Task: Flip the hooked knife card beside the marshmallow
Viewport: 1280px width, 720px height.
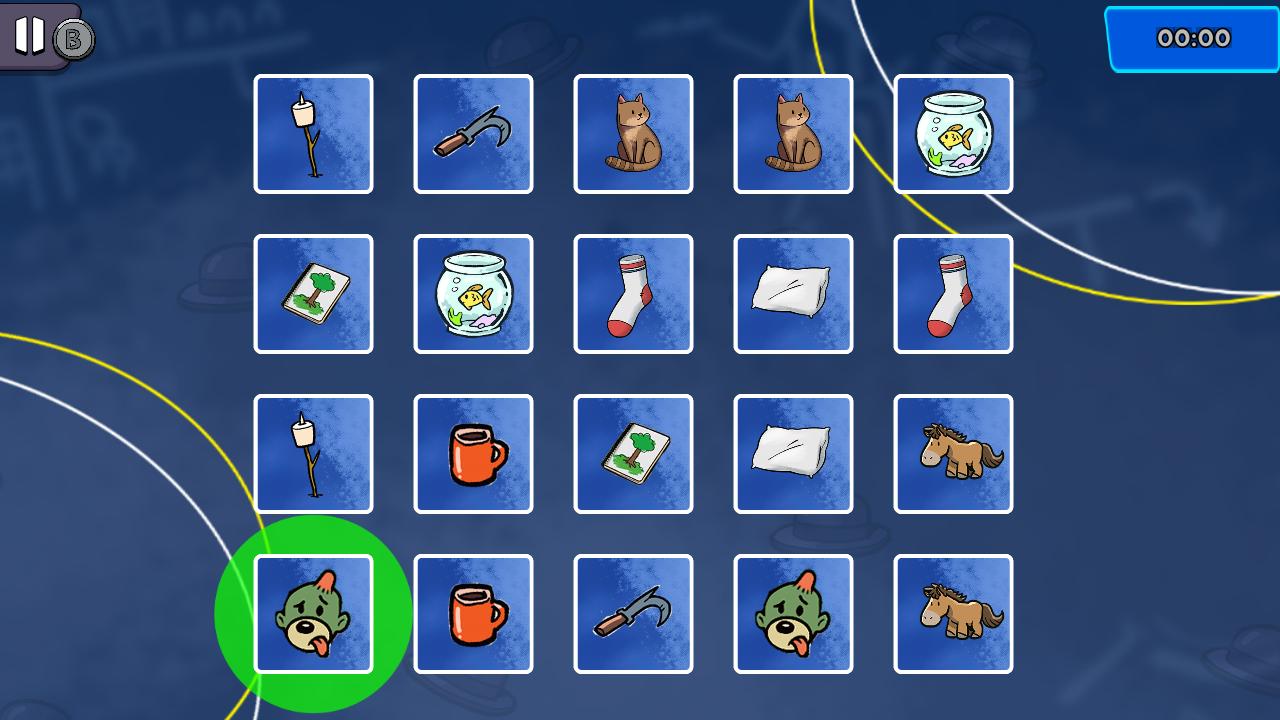Action: (473, 134)
